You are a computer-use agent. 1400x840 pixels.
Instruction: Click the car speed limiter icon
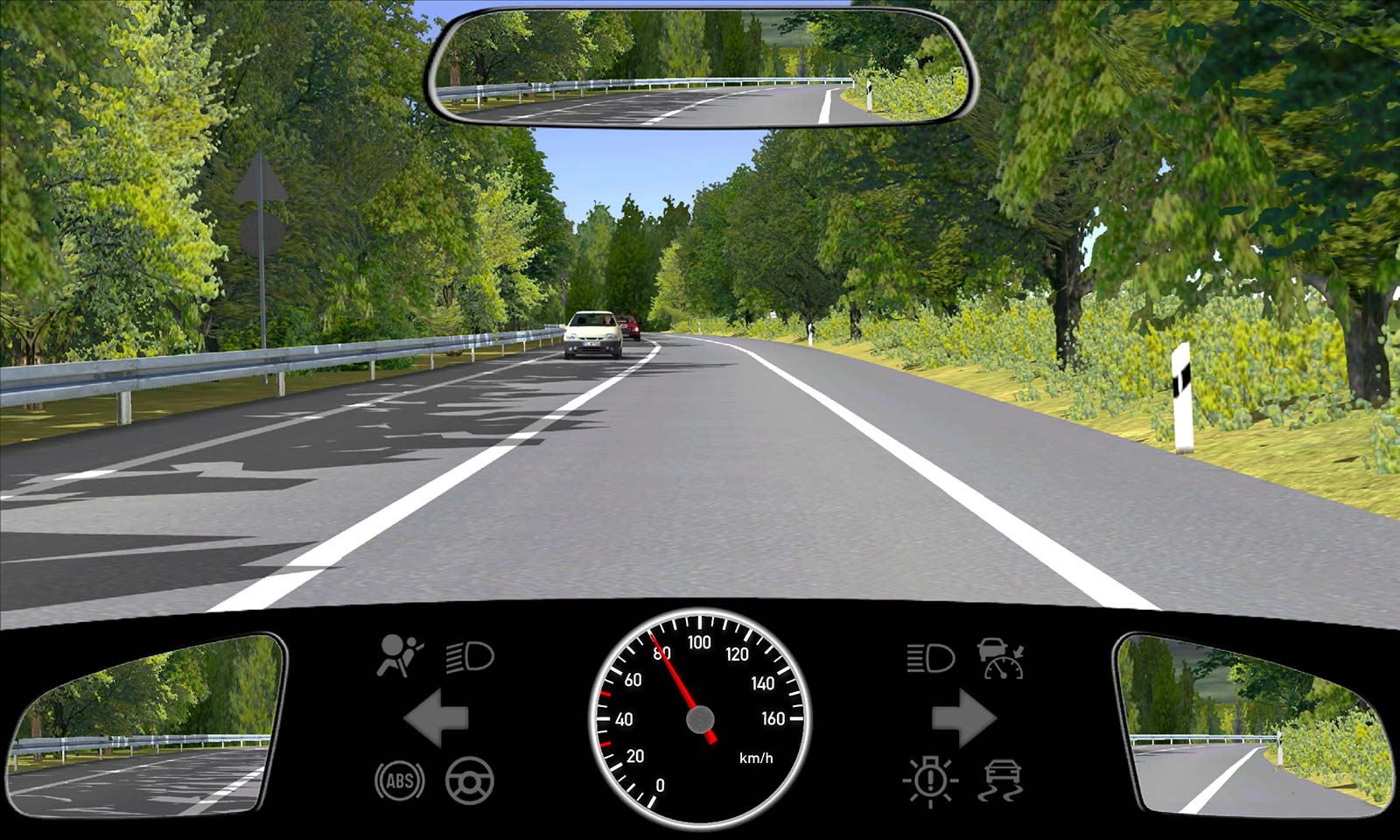(1001, 659)
